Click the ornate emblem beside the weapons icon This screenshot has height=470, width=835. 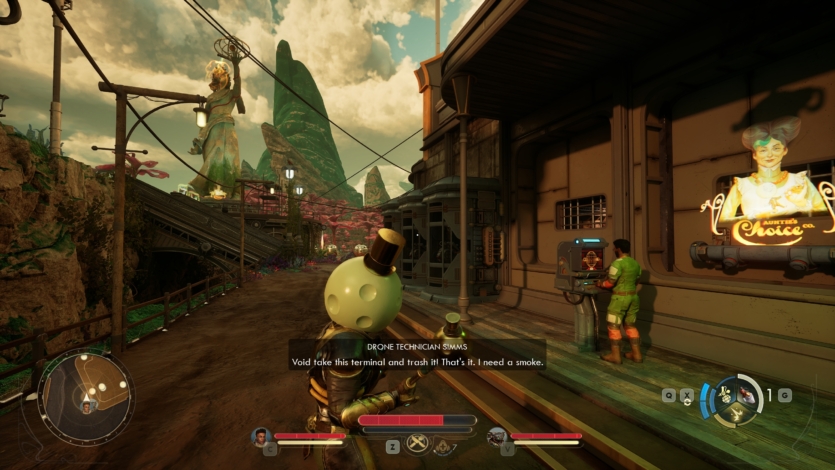(445, 445)
